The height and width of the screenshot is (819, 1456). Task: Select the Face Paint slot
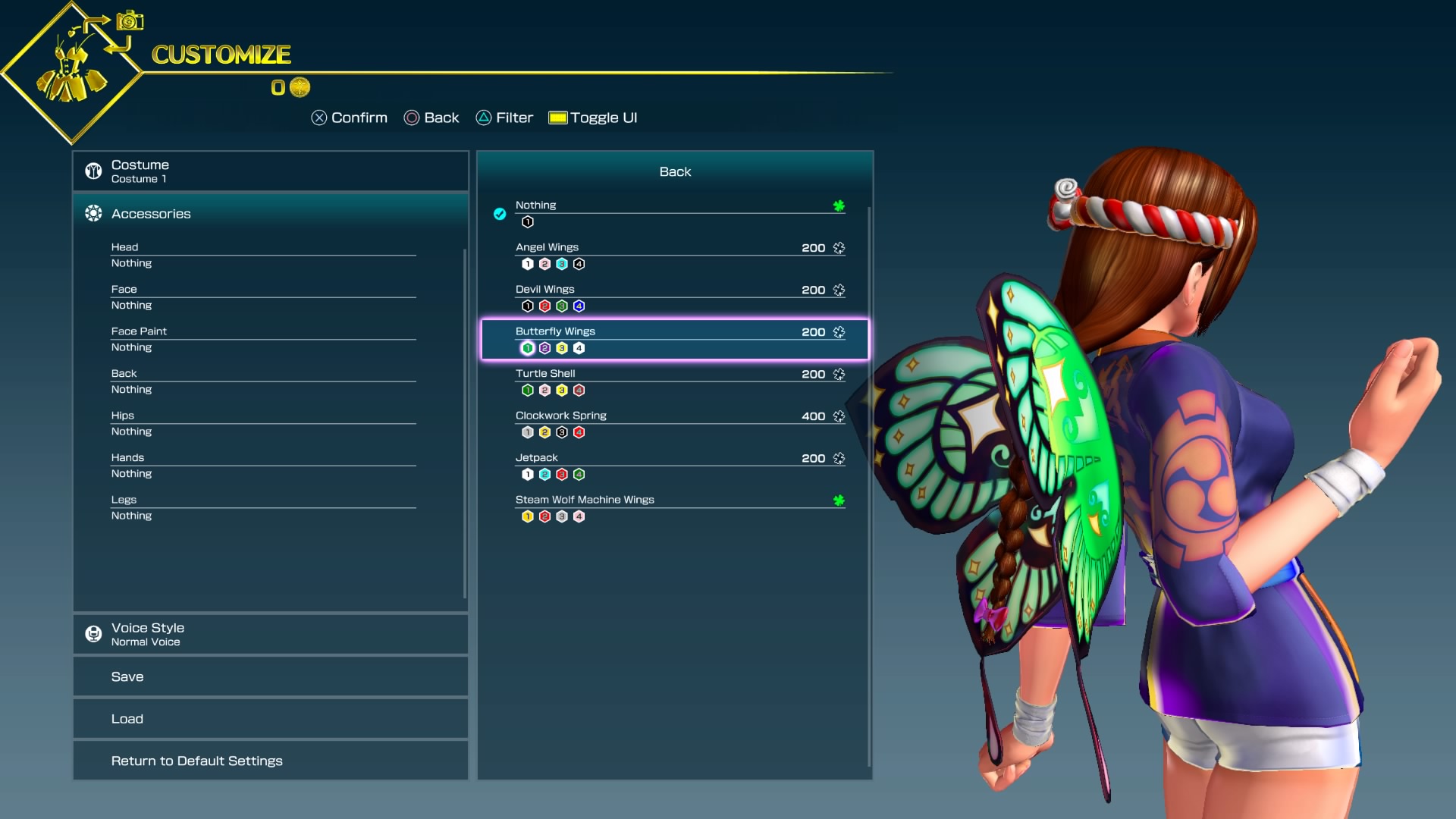[263, 339]
